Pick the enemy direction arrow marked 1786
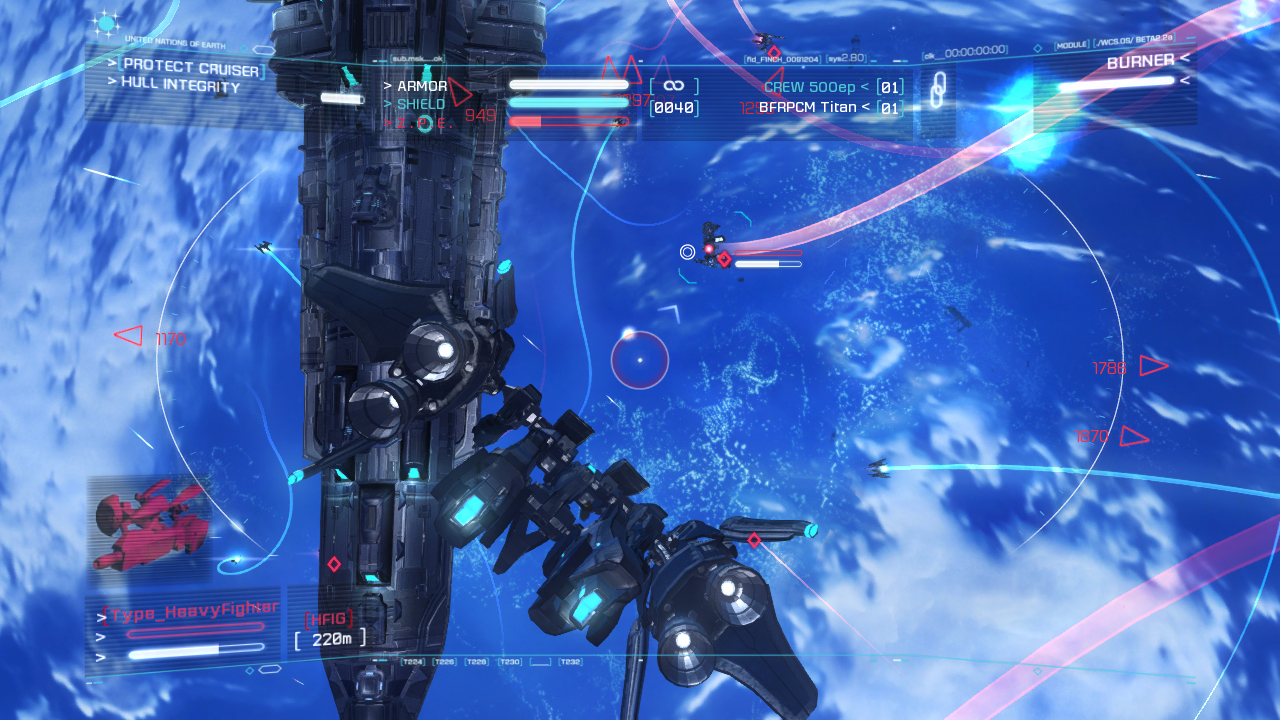This screenshot has height=720, width=1280. (x=1153, y=366)
